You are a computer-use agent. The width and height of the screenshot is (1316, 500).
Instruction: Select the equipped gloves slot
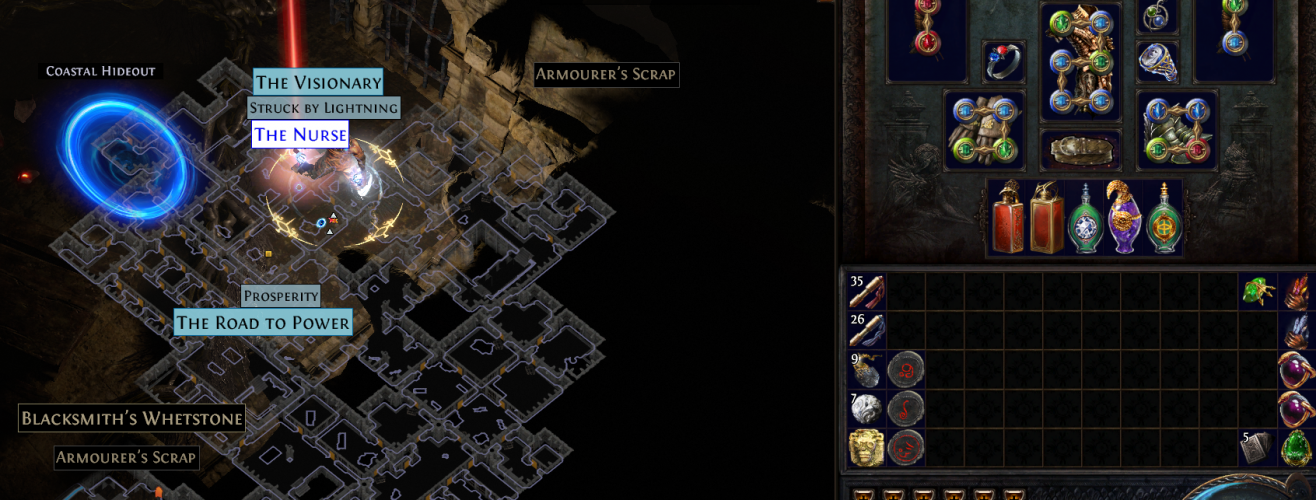click(x=985, y=129)
